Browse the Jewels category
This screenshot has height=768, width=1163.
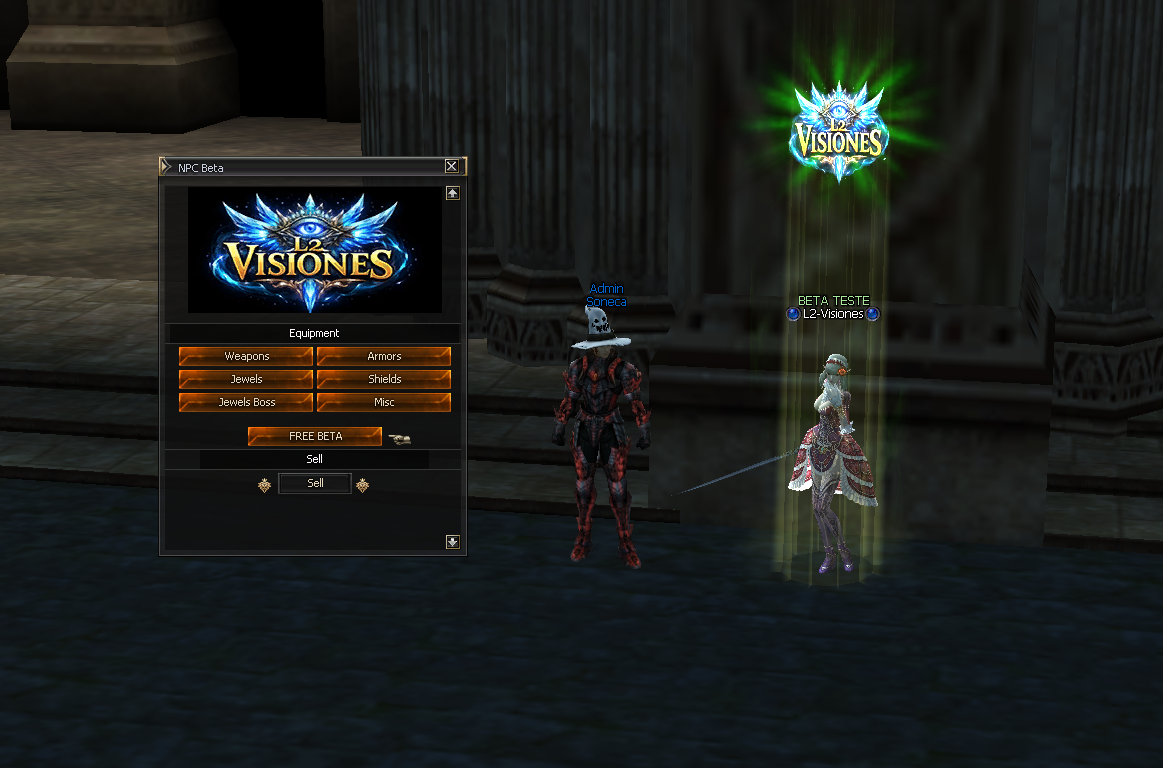246,379
